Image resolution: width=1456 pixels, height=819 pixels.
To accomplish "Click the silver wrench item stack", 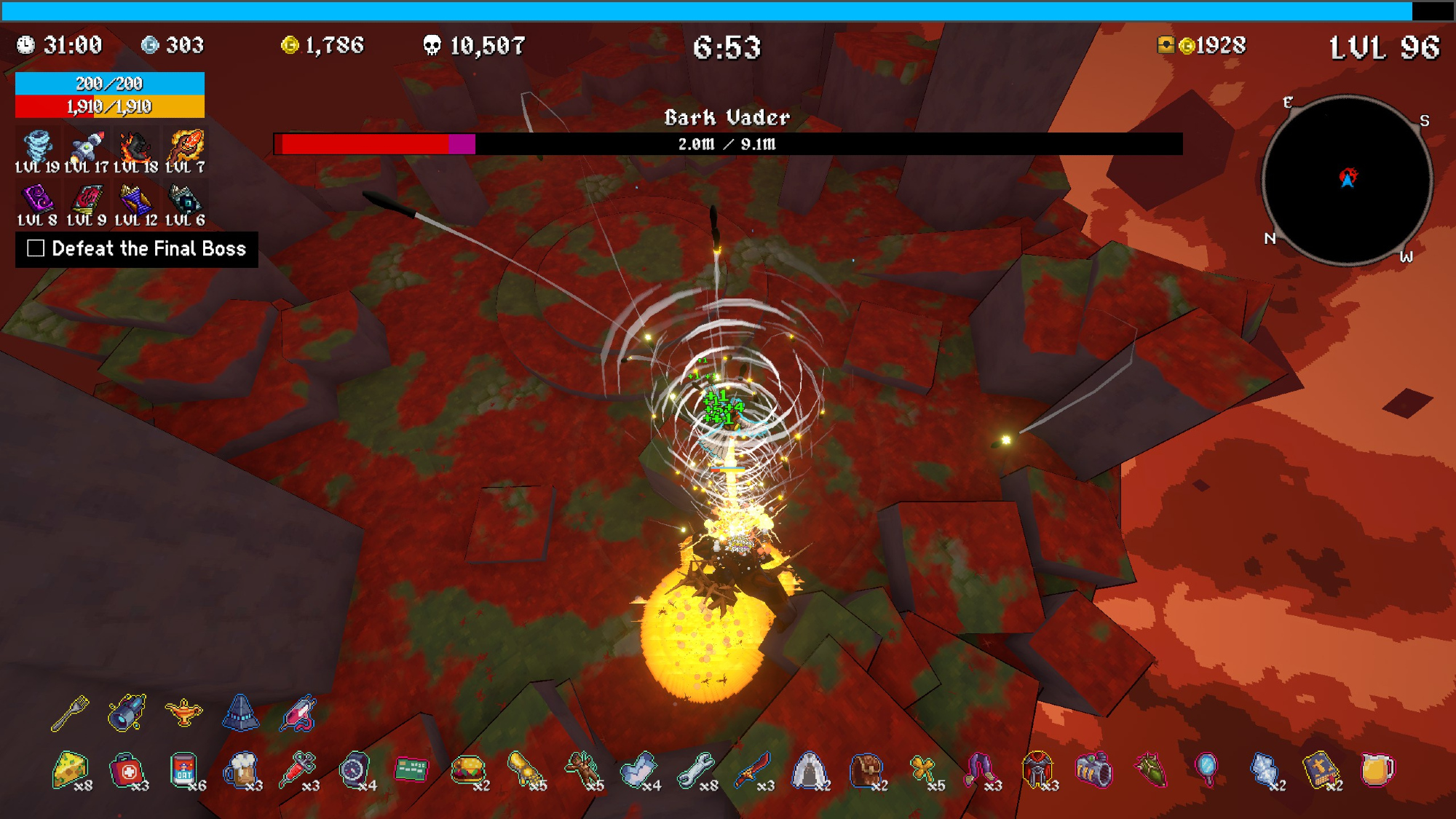I will [695, 770].
